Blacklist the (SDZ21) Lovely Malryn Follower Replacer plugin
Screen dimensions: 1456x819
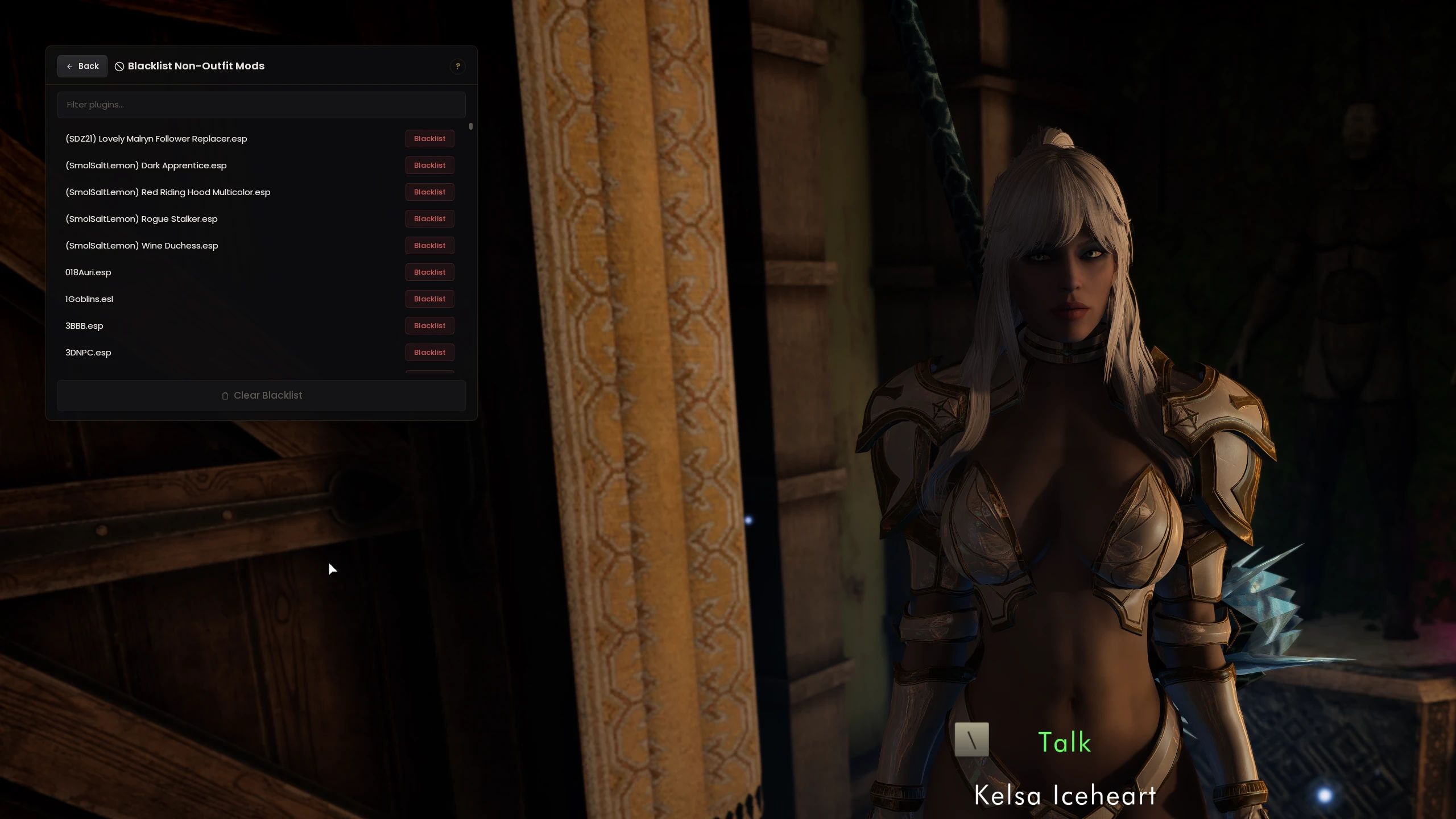point(429,138)
